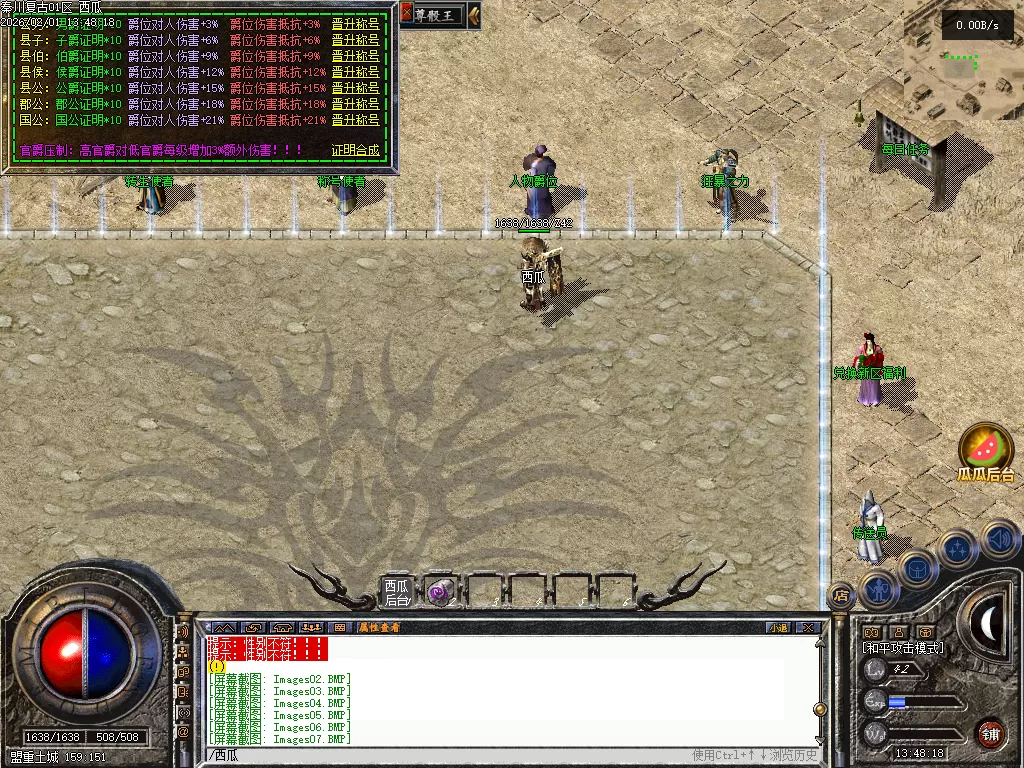
Task: Open the character equipment button
Action: point(879,589)
